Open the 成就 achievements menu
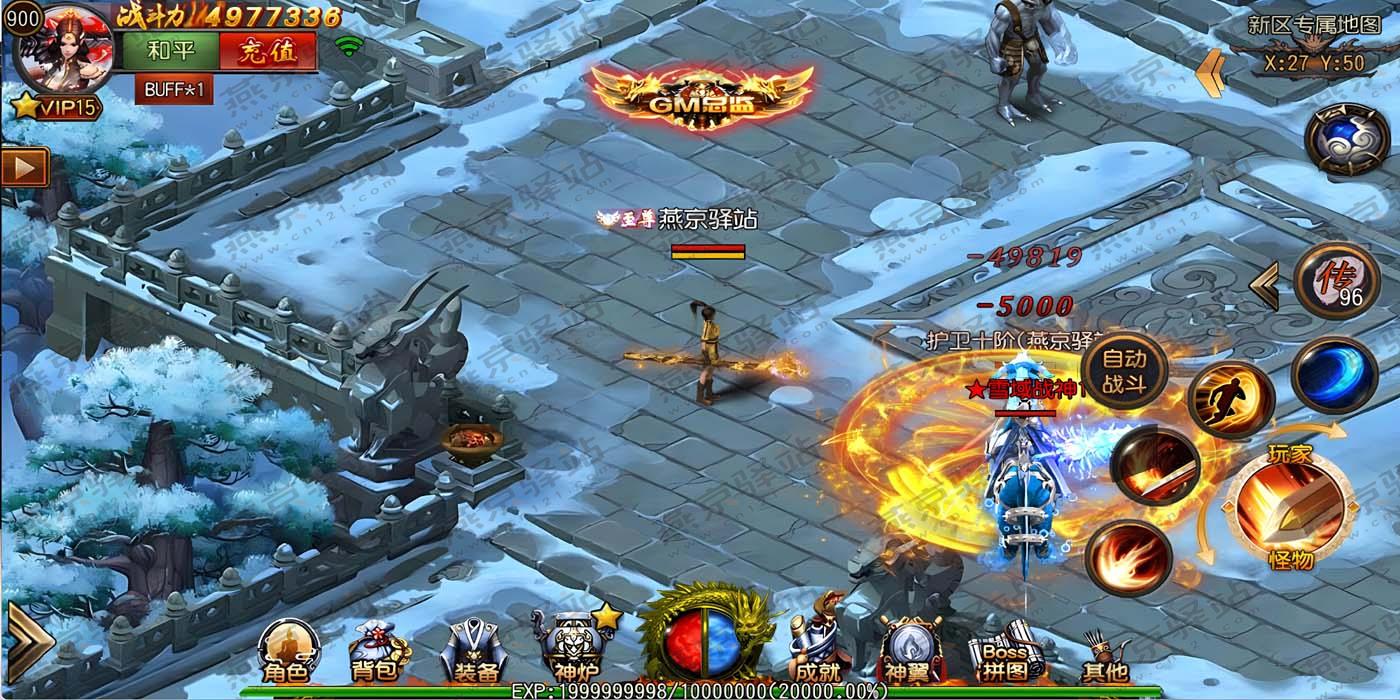Viewport: 1400px width, 700px height. 814,651
